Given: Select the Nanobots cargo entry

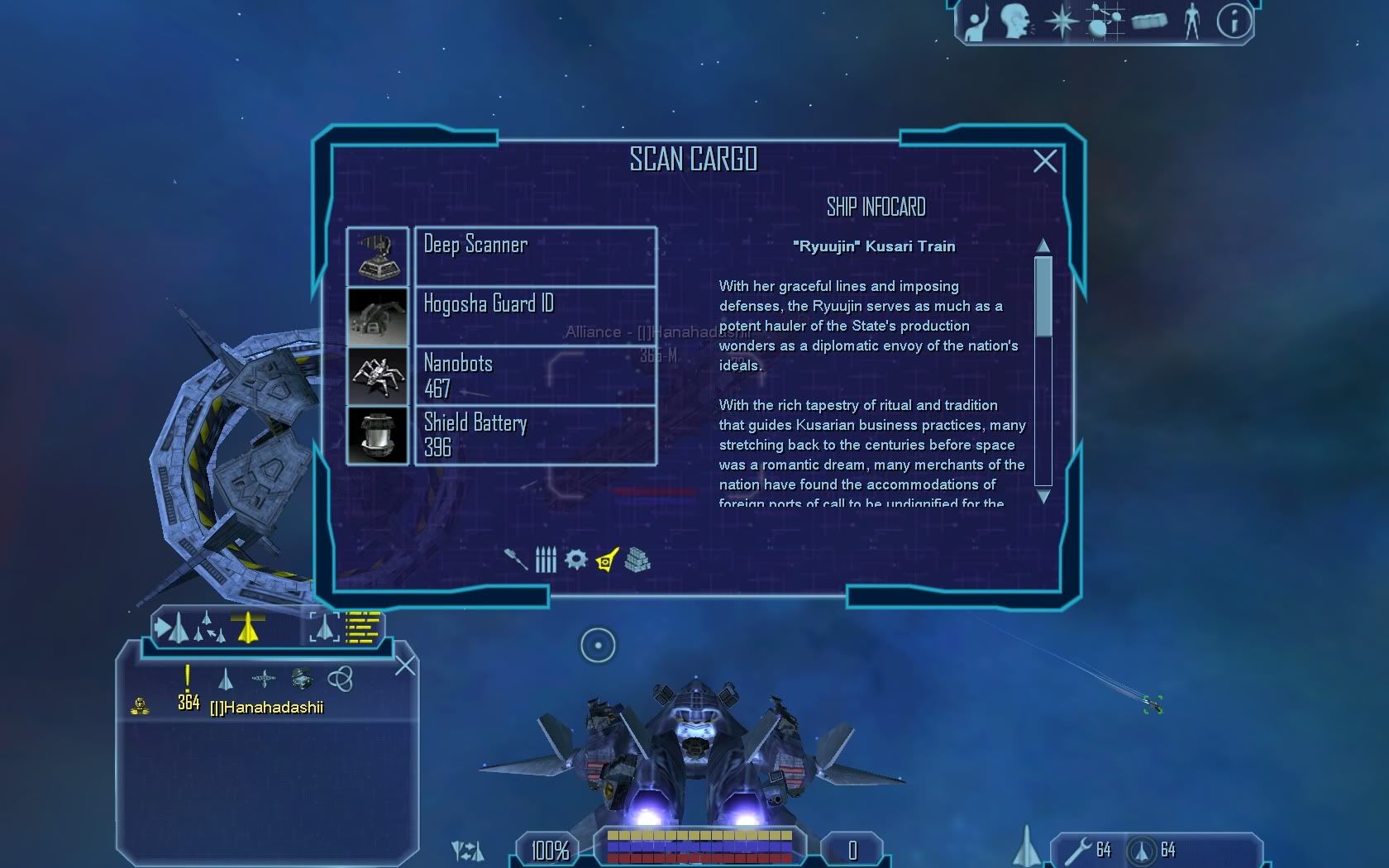Looking at the screenshot, I should click(535, 375).
